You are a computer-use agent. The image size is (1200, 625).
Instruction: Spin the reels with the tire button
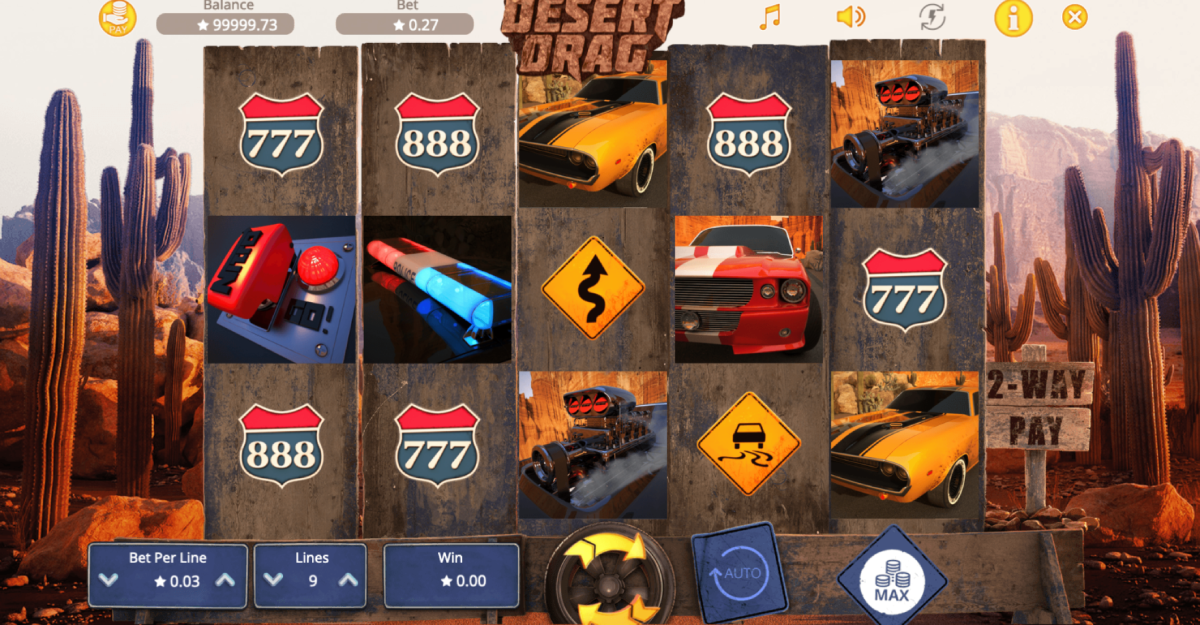pyautogui.click(x=609, y=576)
